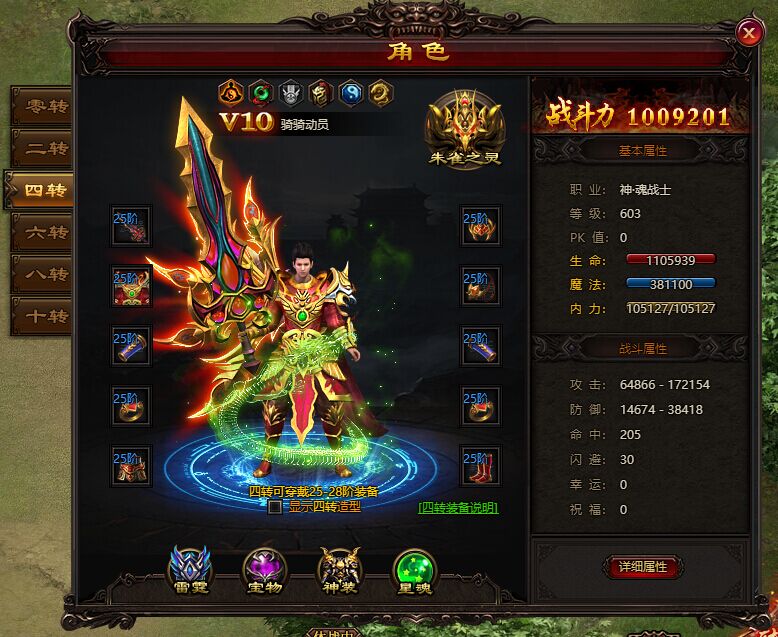This screenshot has height=637, width=778.
Task: Select the 25阶 weapon slot
Action: point(131,226)
